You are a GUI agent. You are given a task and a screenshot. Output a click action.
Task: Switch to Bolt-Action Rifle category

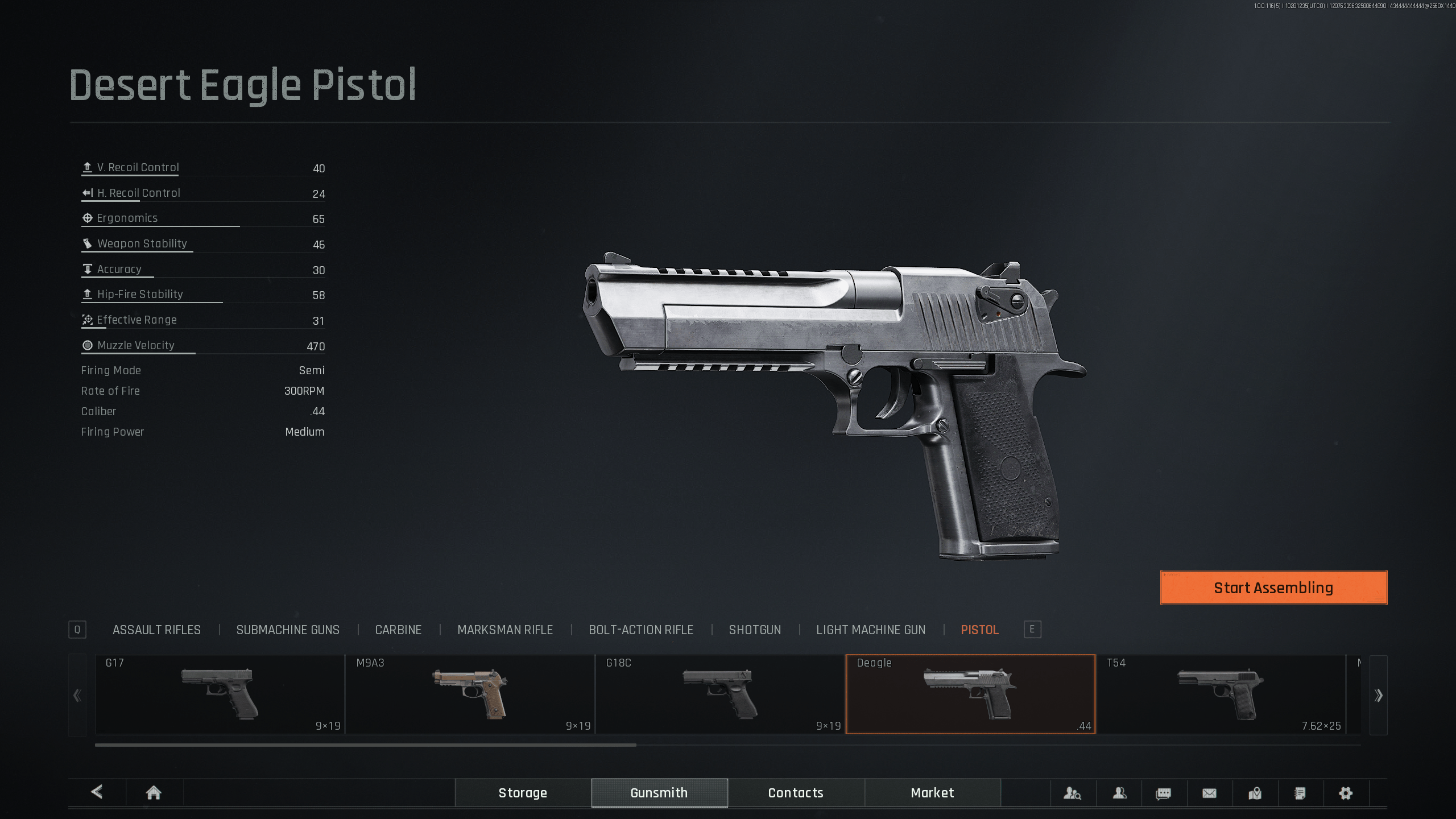point(641,630)
